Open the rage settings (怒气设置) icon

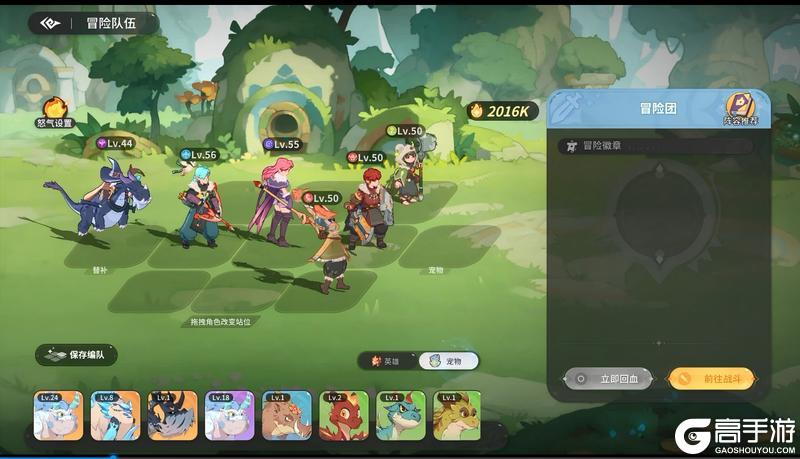[55, 110]
